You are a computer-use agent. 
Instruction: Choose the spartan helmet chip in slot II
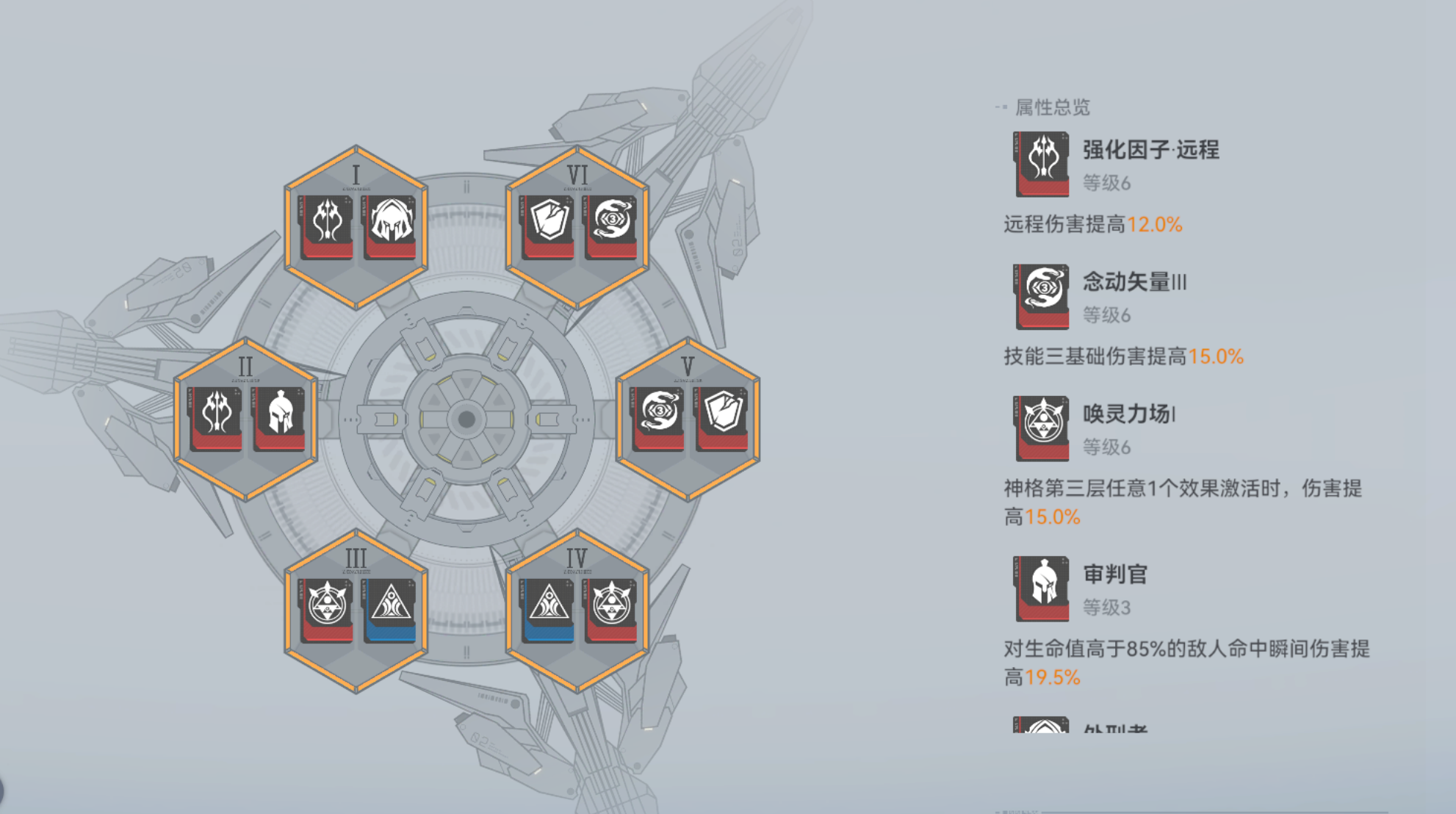280,417
